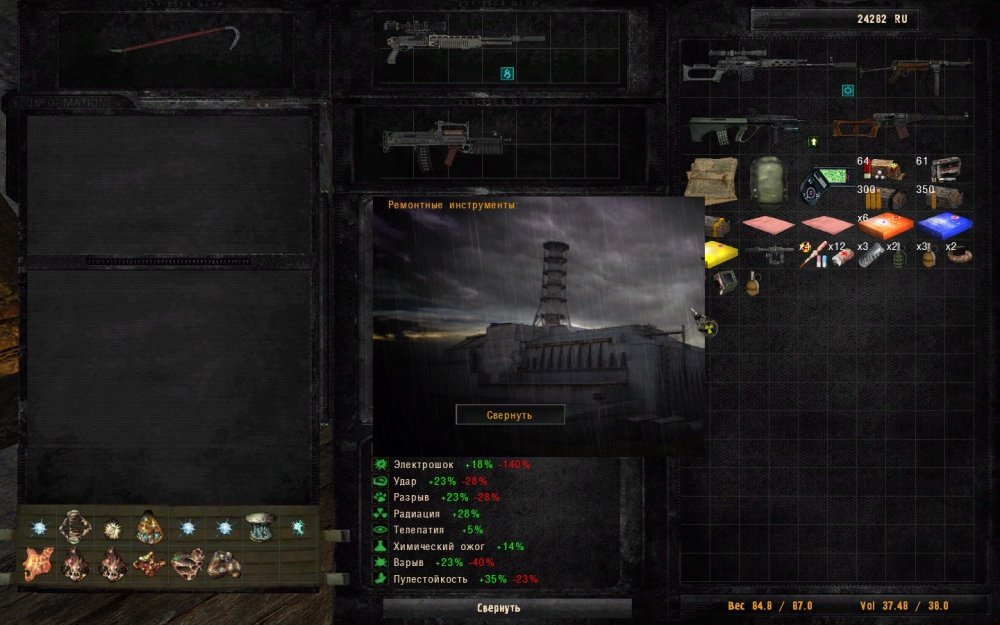Choose the glowing orange fireball artifact

coord(149,526)
